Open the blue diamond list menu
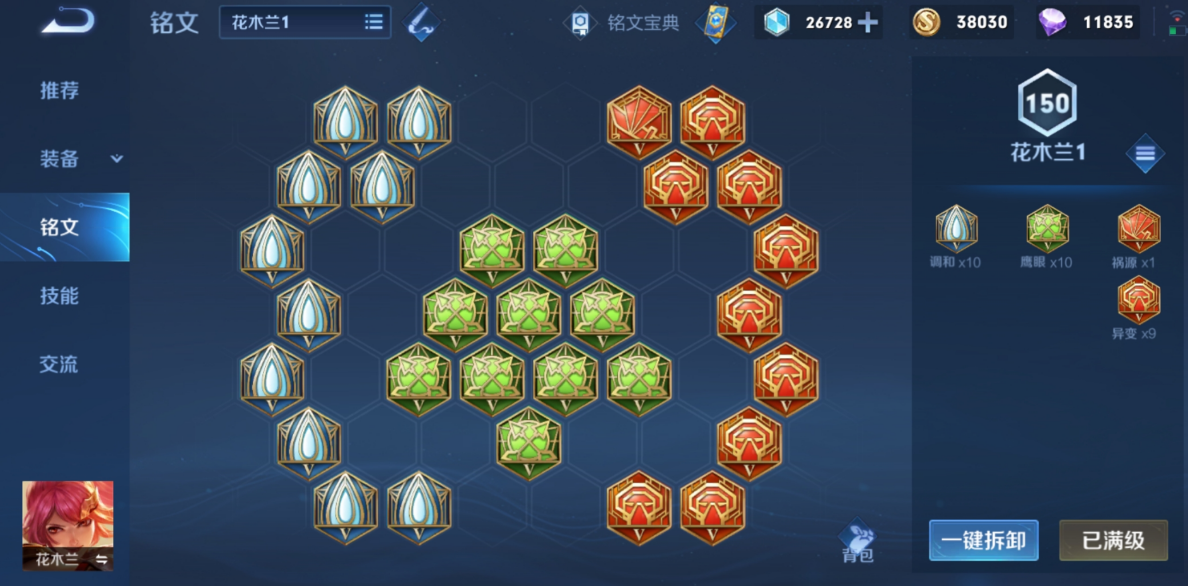 1144,154
